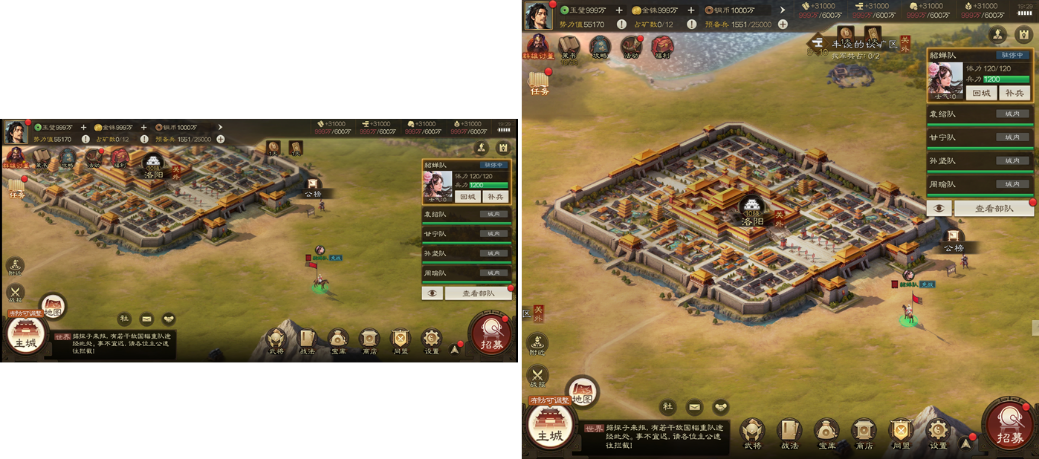This screenshot has width=1039, height=459.
Task: Open the 主城 main city button in smaller view
Action: pos(25,336)
